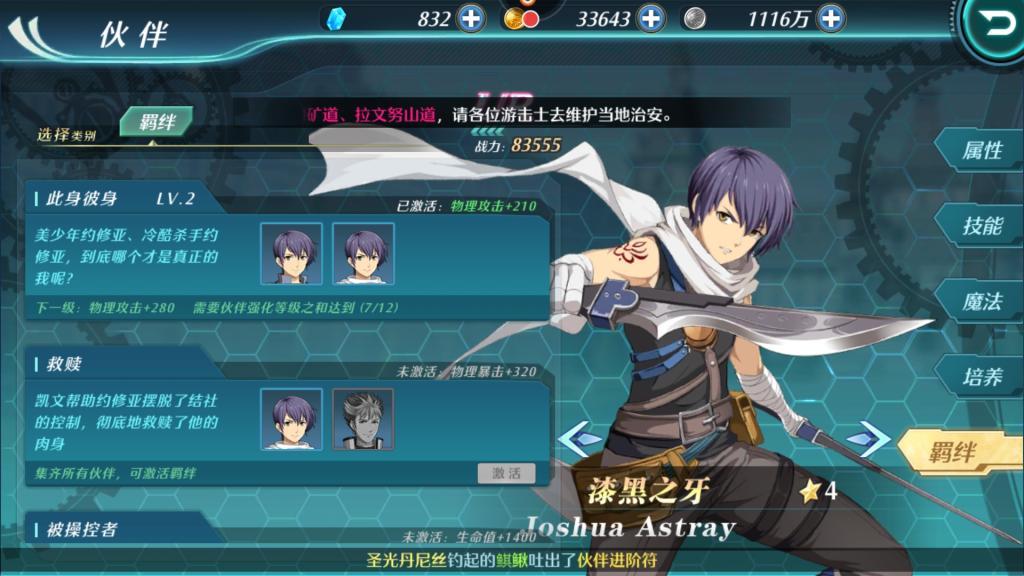This screenshot has height=576, width=1024.
Task: Activate the 救赎 bond with 激活 button
Action: click(506, 473)
